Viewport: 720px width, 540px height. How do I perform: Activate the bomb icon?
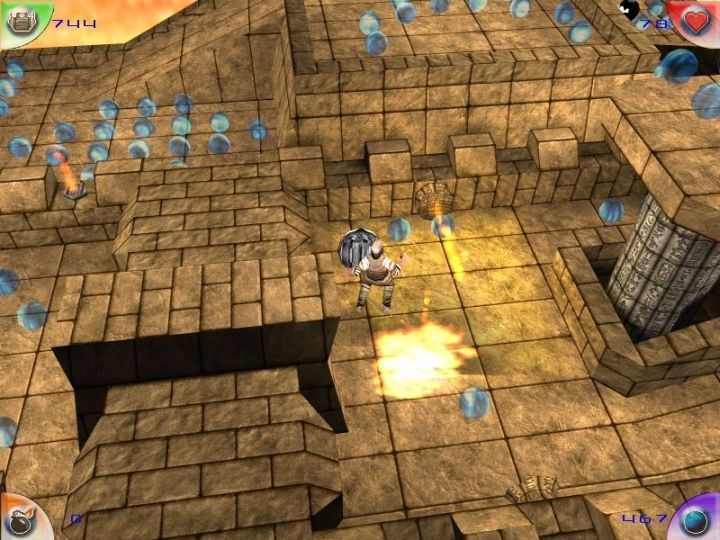(20, 521)
